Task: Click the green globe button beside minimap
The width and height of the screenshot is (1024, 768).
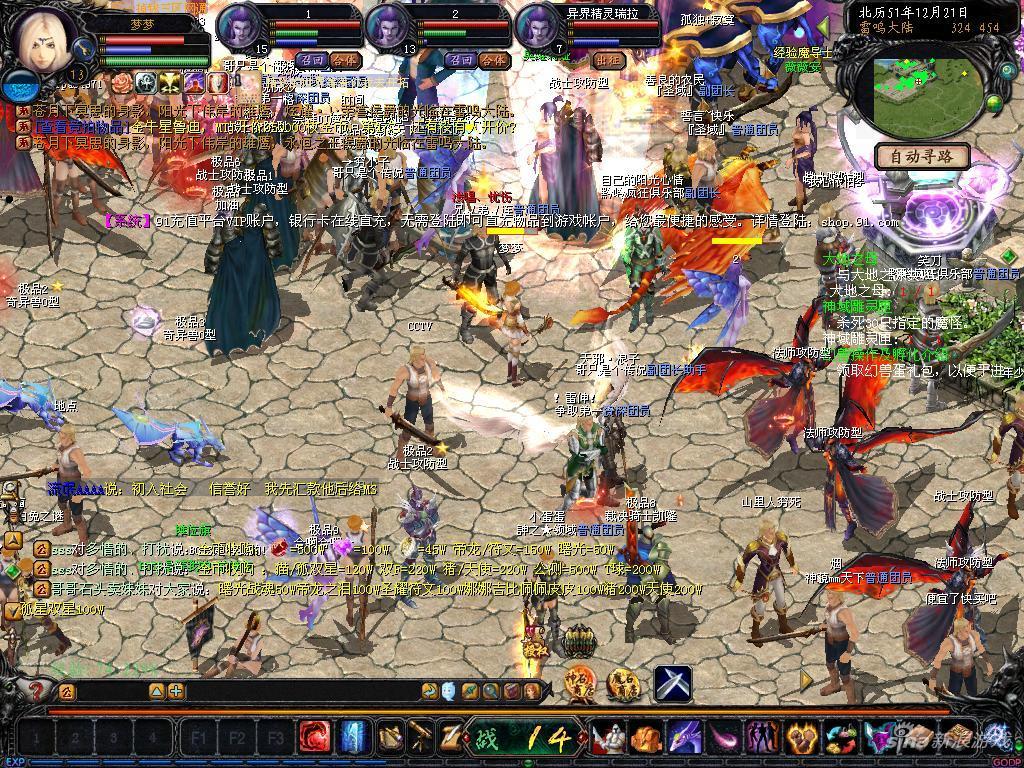Action: 994,103
